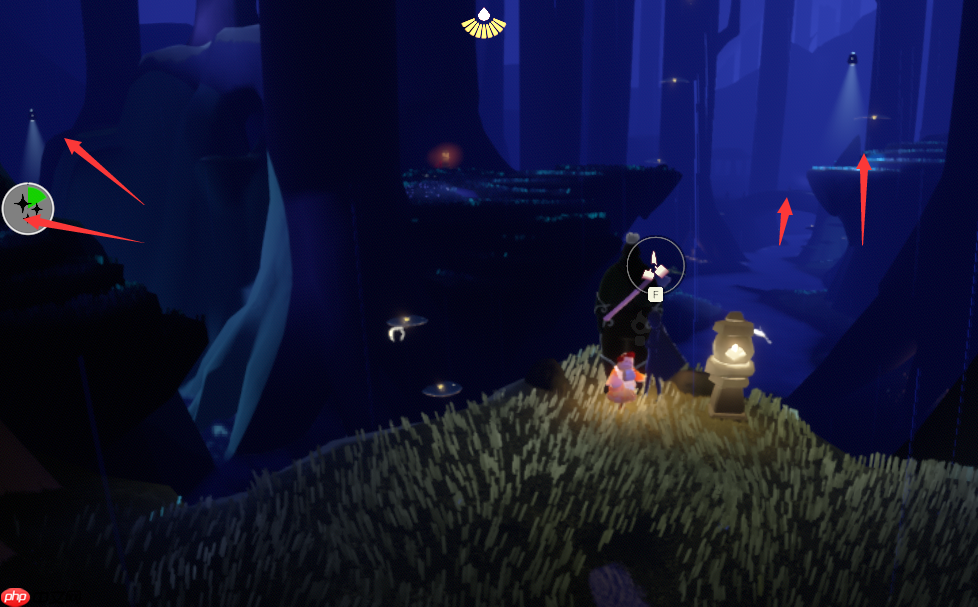Screen dimensions: 978x607
Task: Click the gray sparkle stars circle icon
Action: click(27, 208)
